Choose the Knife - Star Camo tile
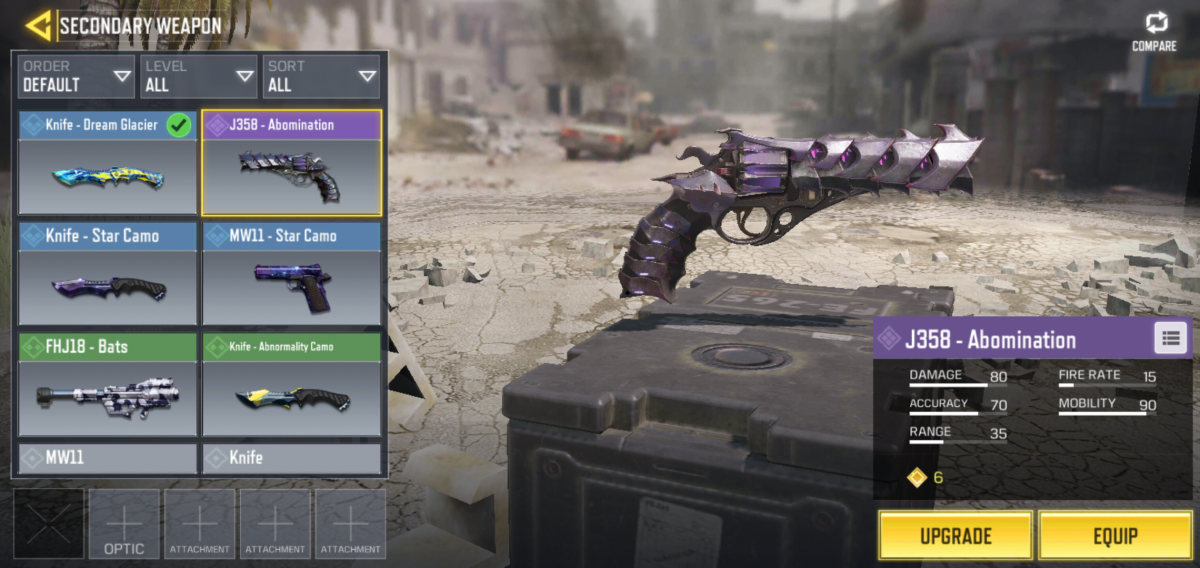The height and width of the screenshot is (568, 1200). point(107,273)
